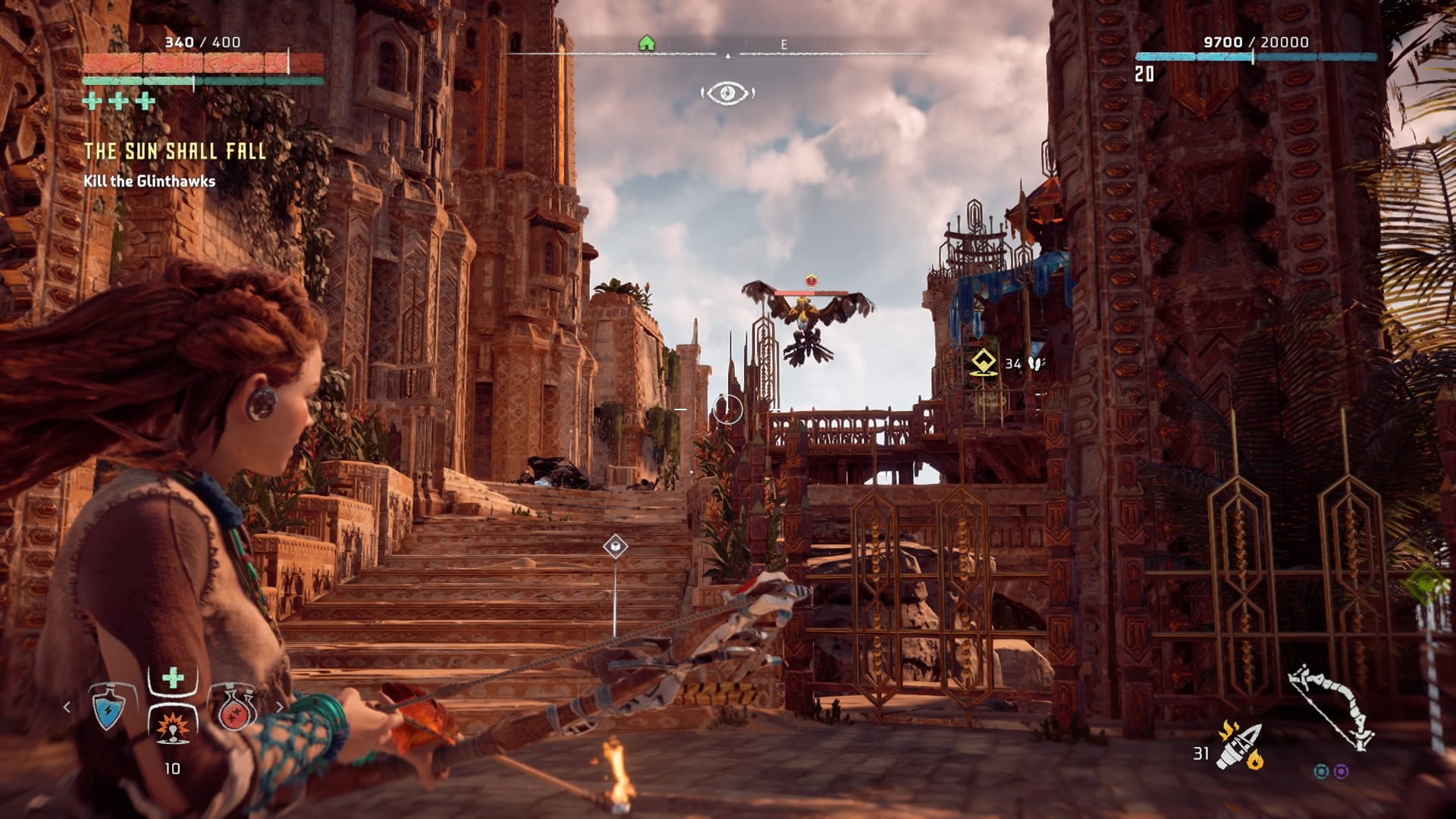Viewport: 1456px width, 819px height.
Task: Click the equipped bow weapon icon
Action: (x=1332, y=707)
